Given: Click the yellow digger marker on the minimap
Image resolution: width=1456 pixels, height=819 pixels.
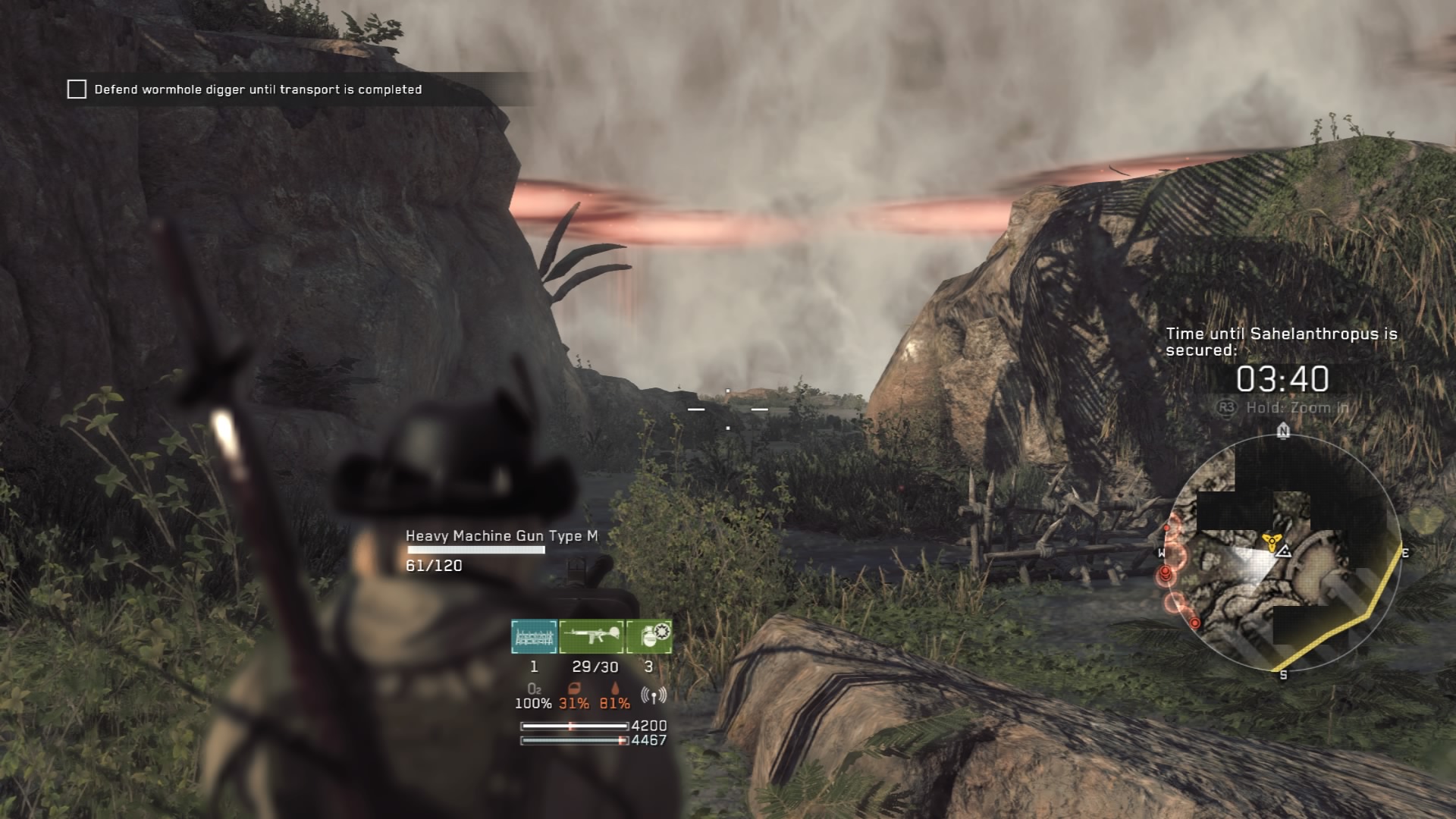Looking at the screenshot, I should coord(1270,541).
